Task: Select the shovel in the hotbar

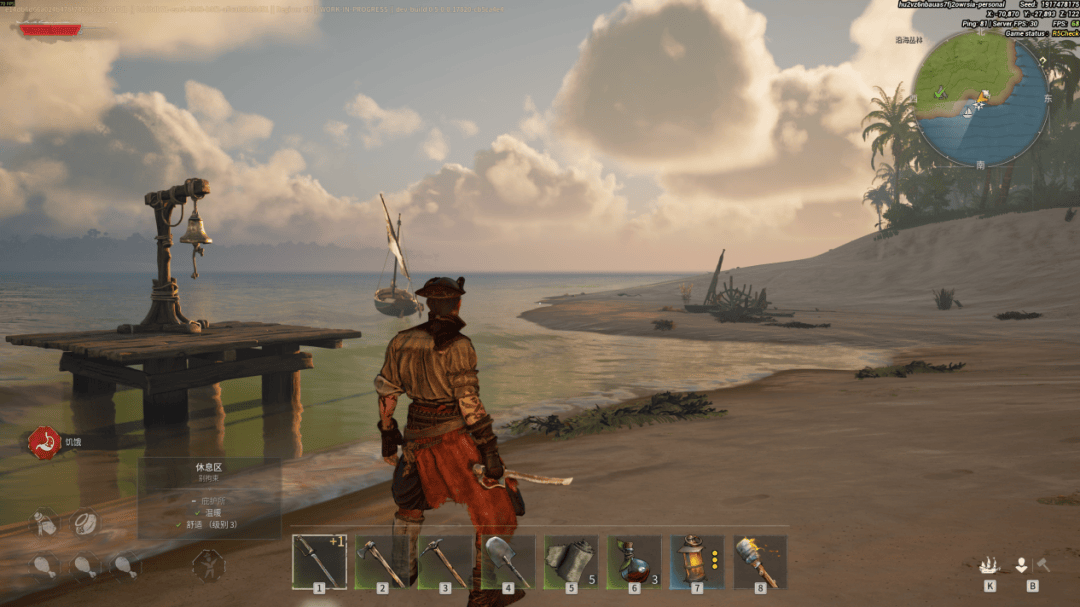Action: 508,561
